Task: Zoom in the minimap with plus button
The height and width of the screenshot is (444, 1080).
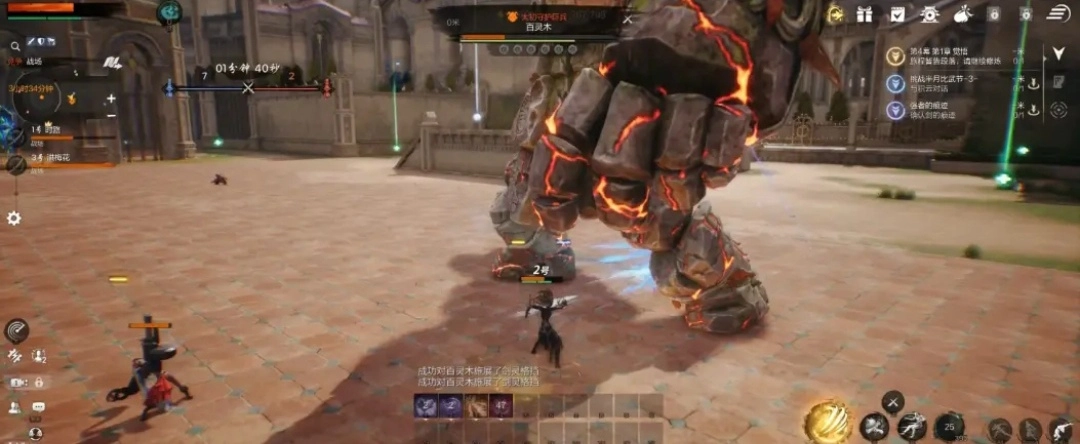Action: coord(111,99)
